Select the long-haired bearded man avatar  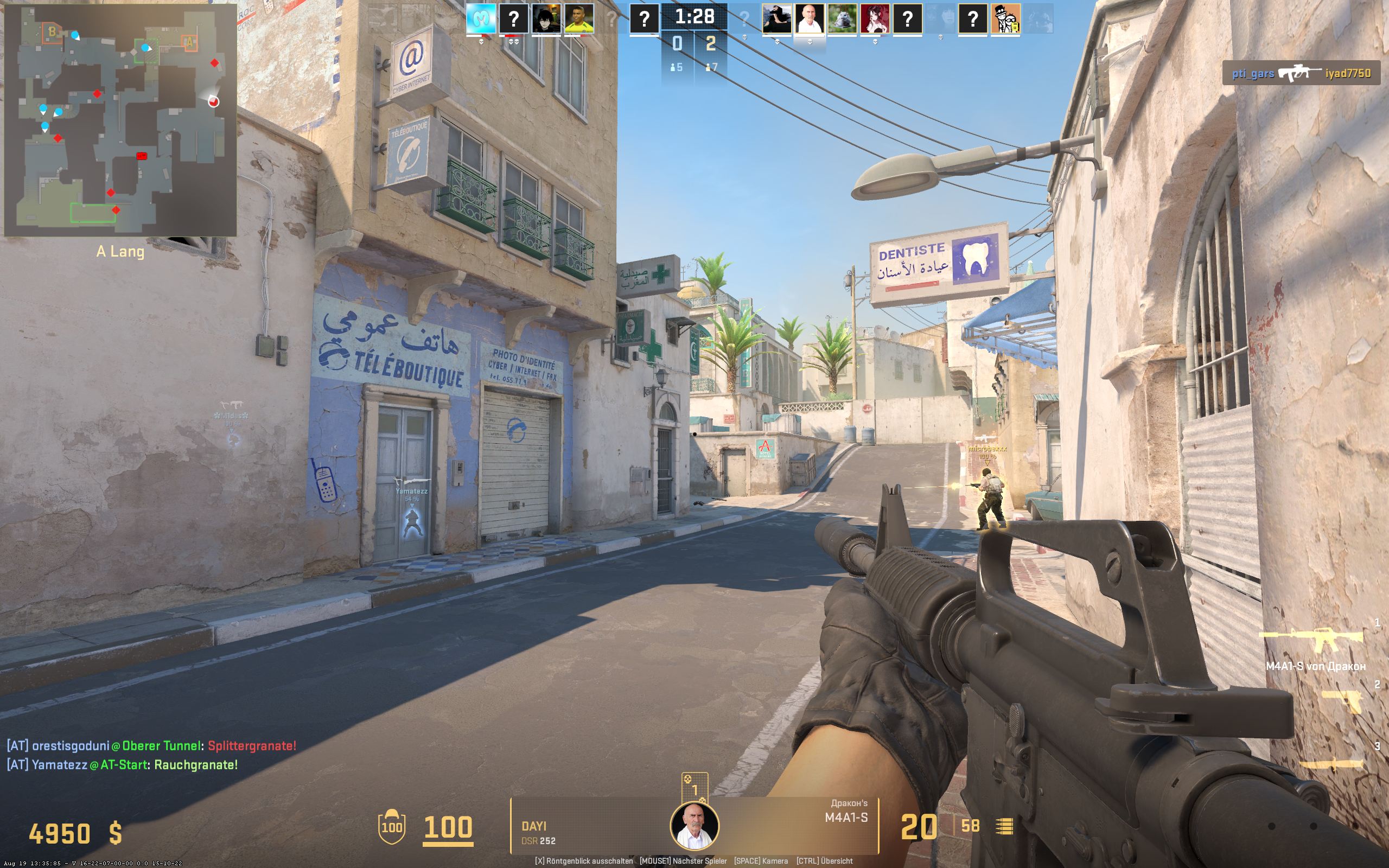[776, 18]
